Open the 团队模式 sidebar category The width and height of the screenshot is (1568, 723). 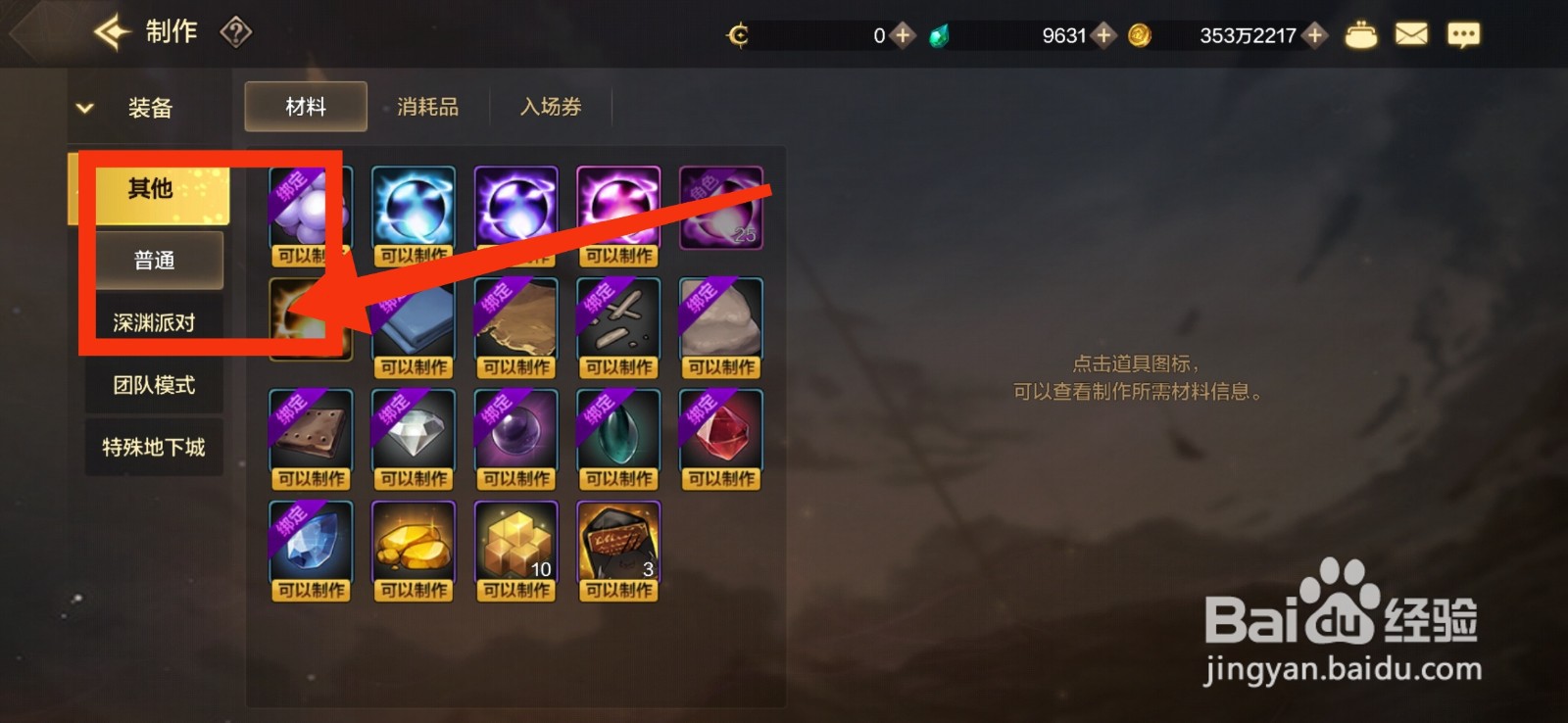tap(154, 385)
